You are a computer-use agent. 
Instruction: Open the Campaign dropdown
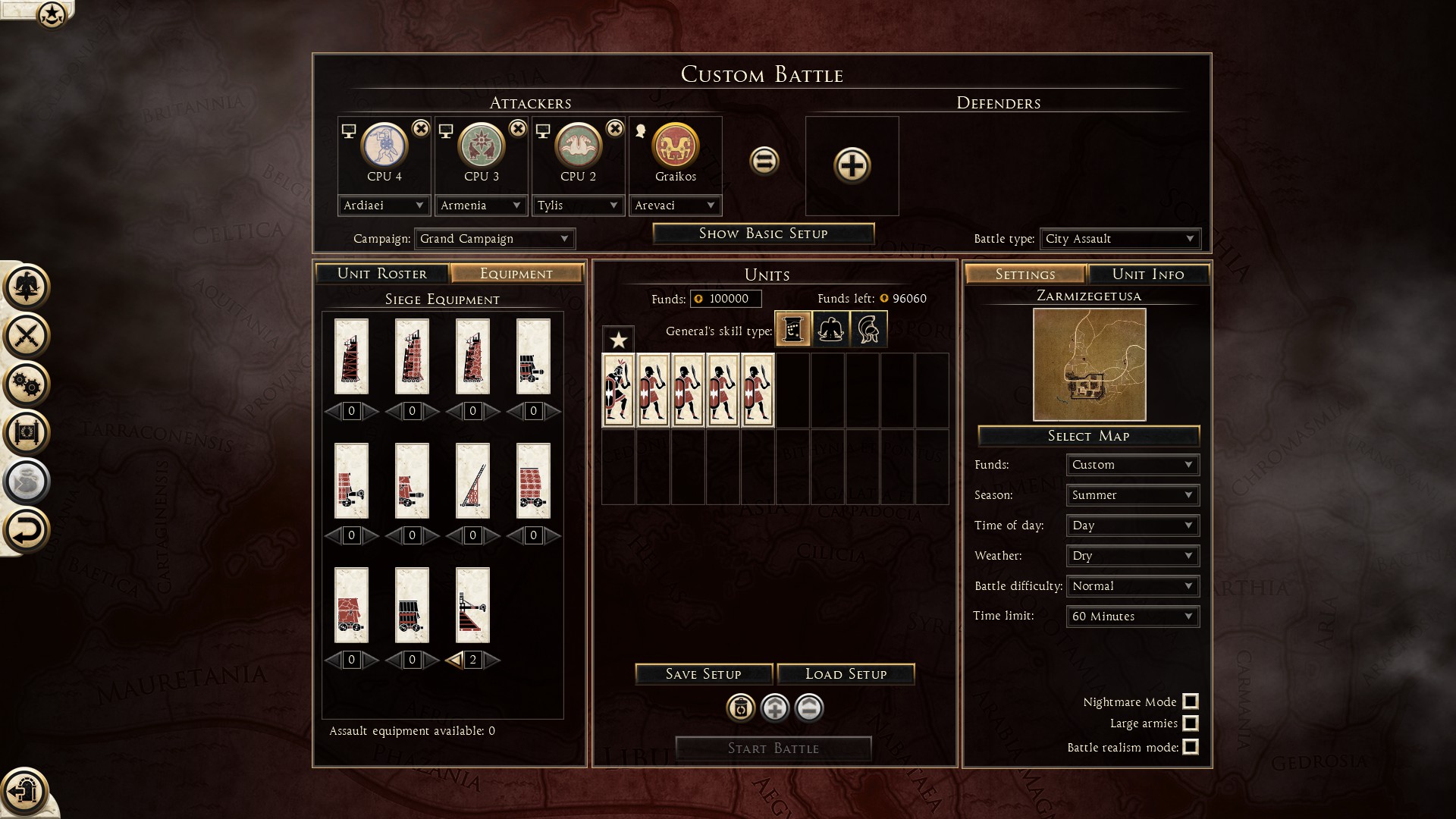[494, 239]
